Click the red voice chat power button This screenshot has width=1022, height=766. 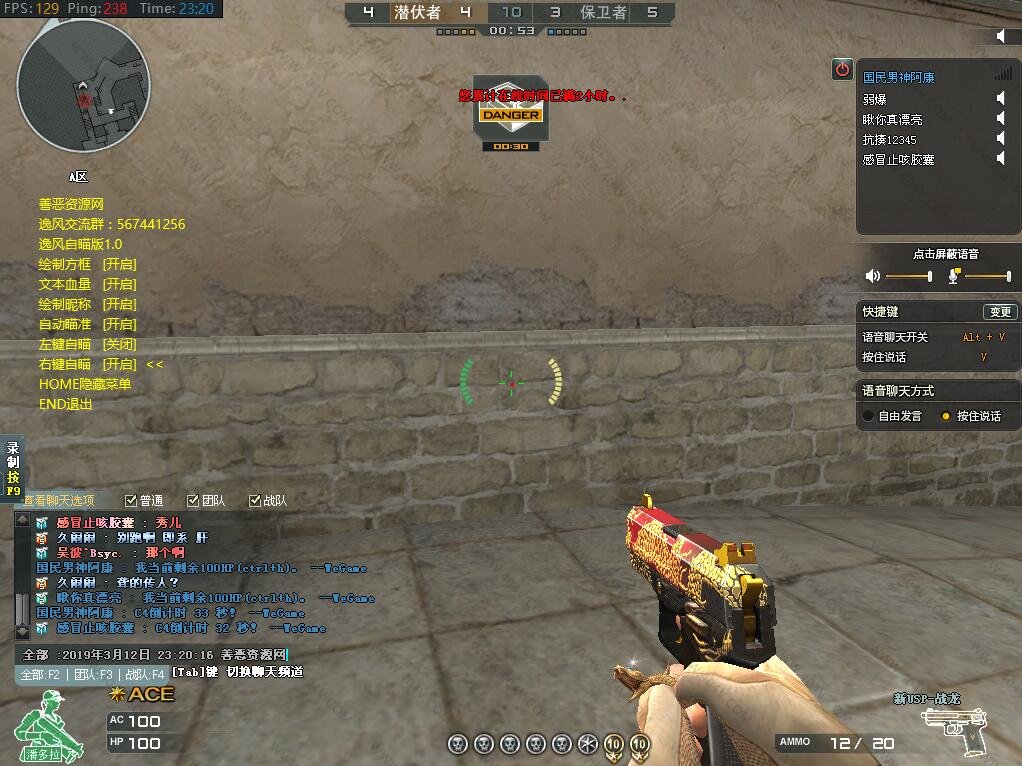[842, 69]
